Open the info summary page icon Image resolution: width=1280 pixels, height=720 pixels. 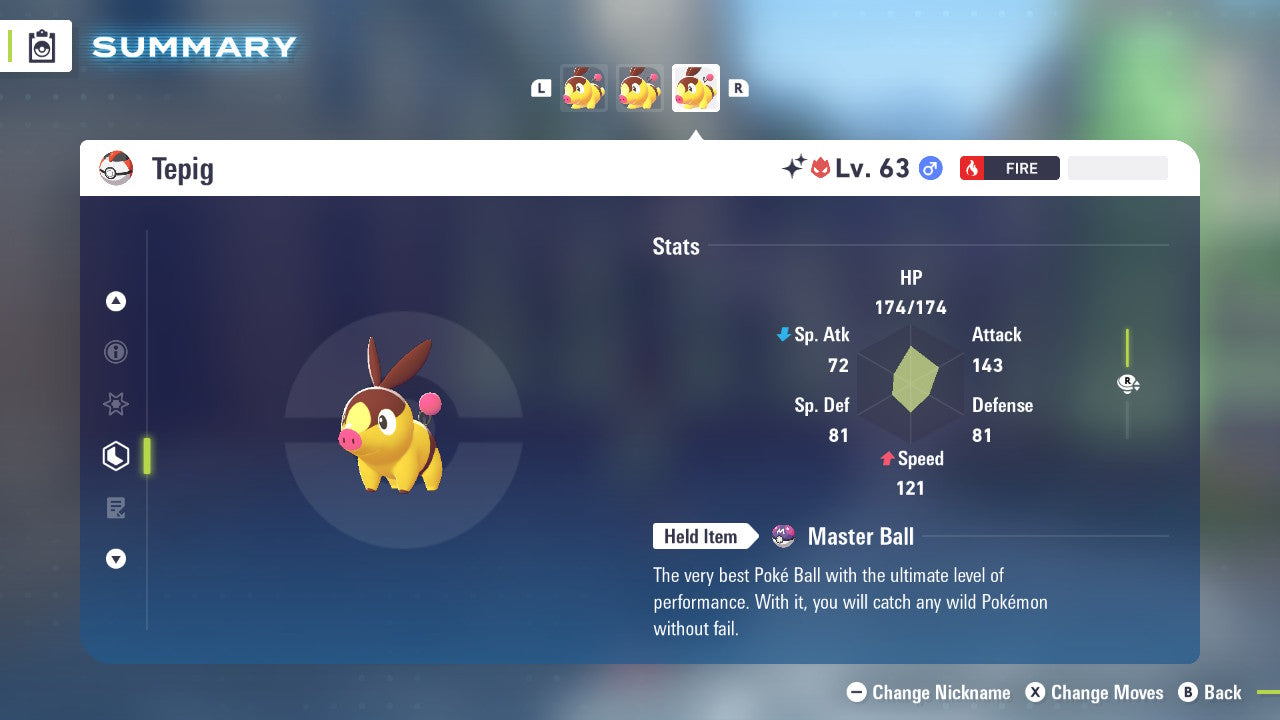pos(116,352)
